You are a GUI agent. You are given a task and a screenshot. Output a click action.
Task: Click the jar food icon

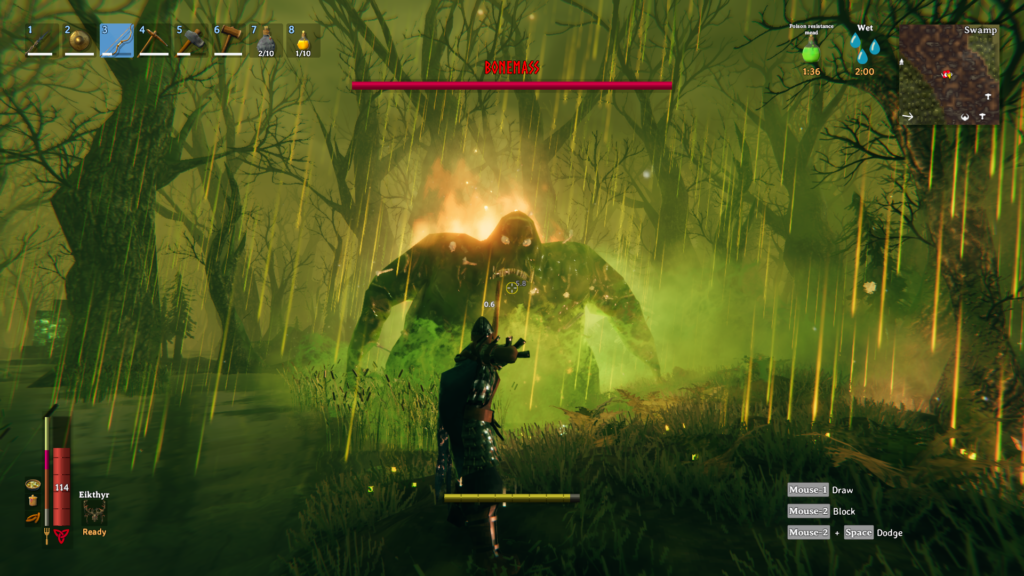(33, 500)
